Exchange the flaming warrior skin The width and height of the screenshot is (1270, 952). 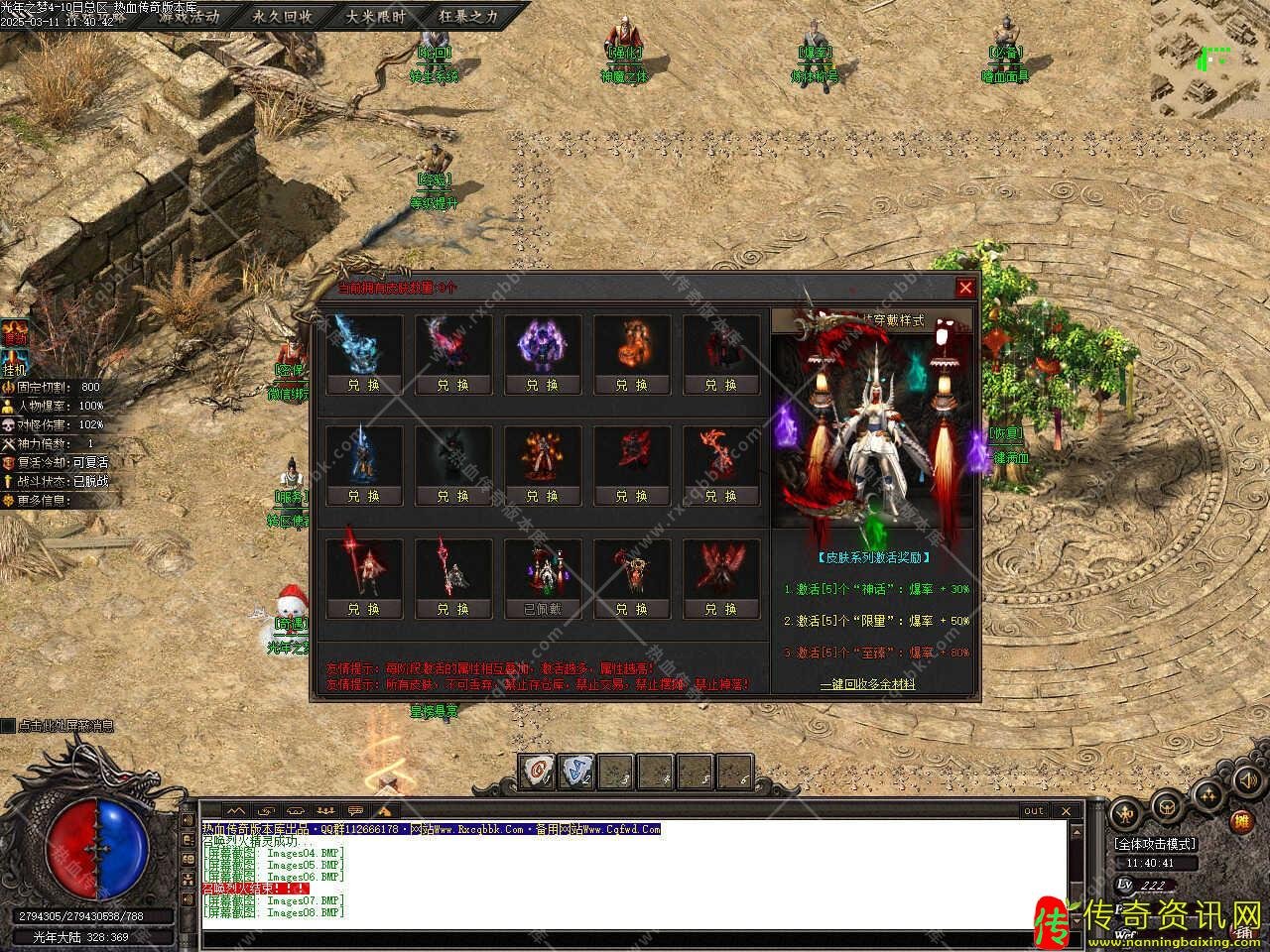tap(542, 496)
